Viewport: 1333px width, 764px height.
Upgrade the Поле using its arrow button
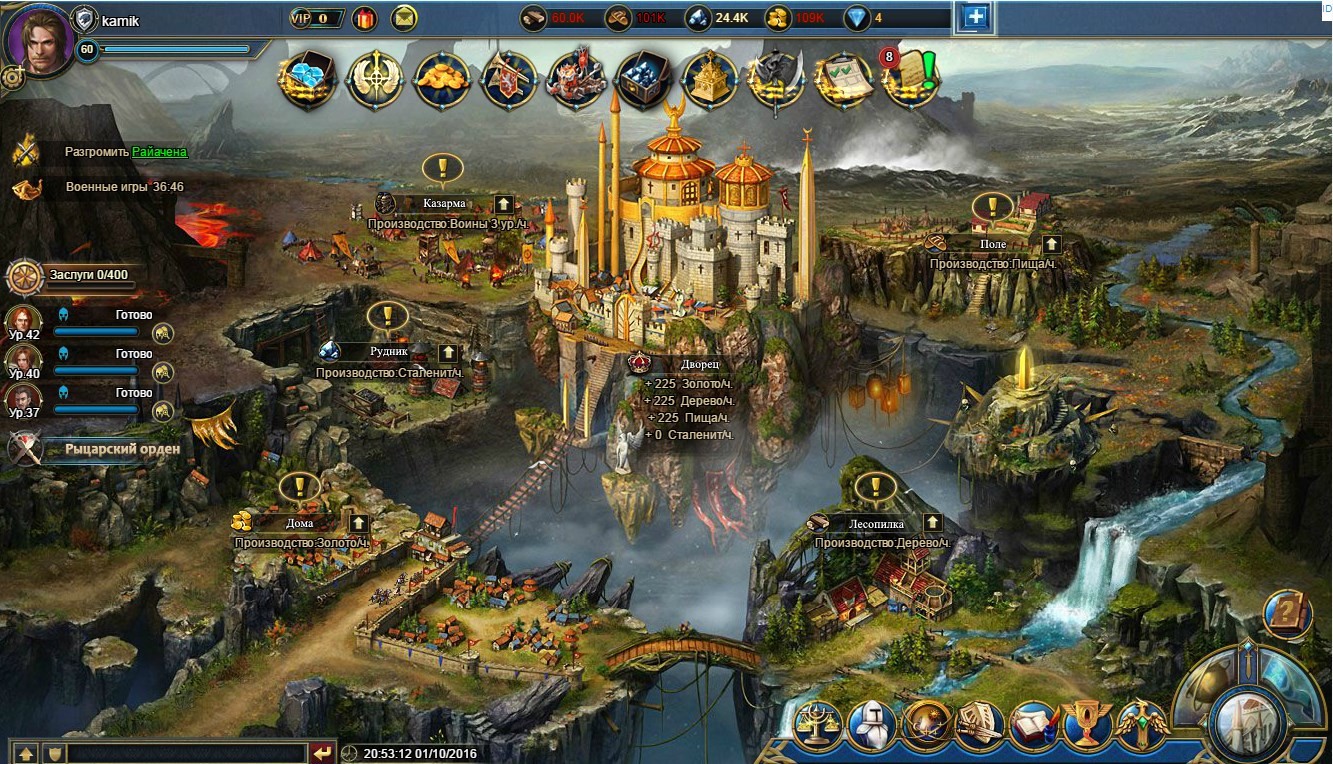(1051, 244)
